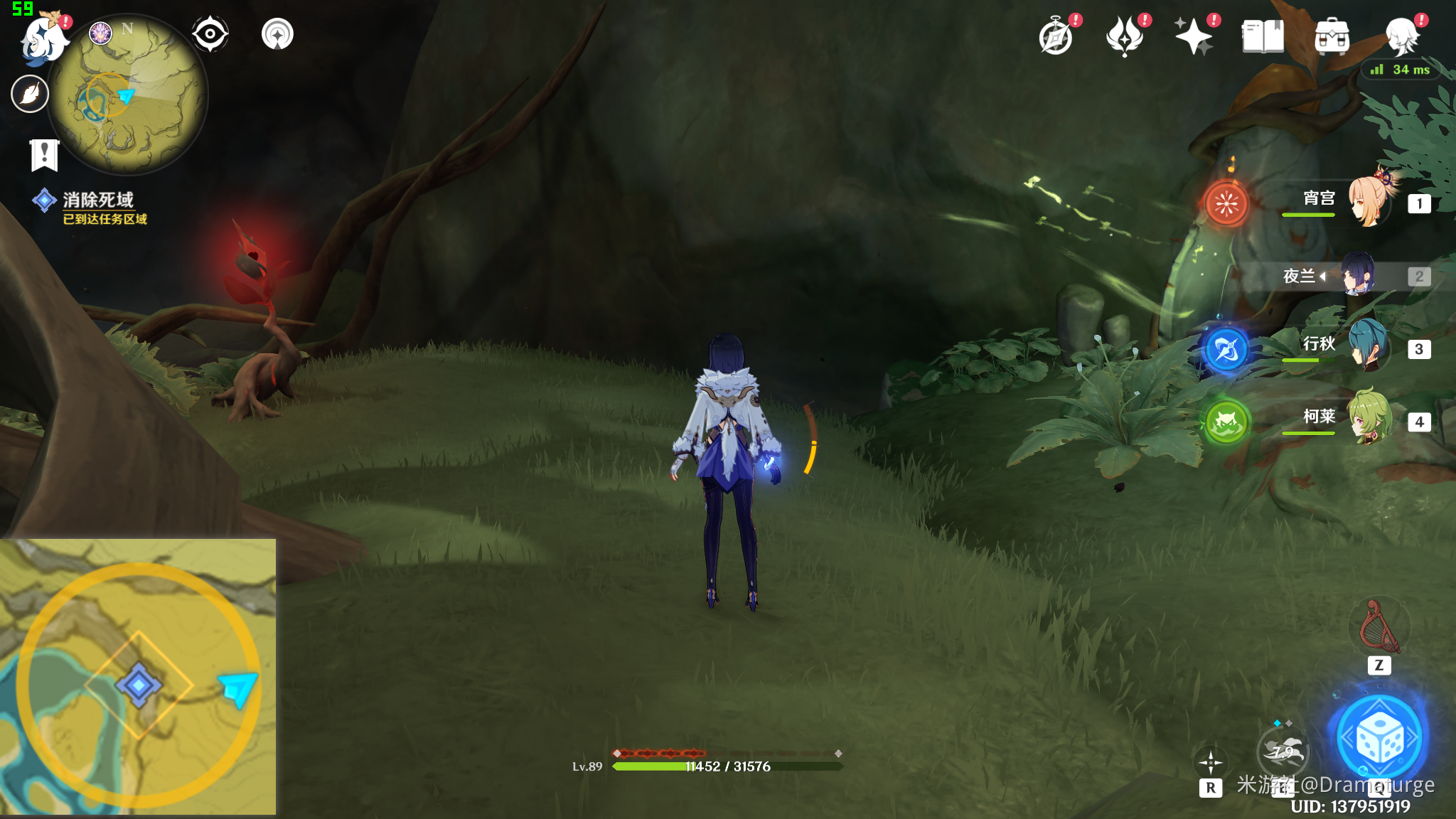Open the adventurer handbook book icon
Viewport: 1456px width, 819px height.
pos(1263,37)
